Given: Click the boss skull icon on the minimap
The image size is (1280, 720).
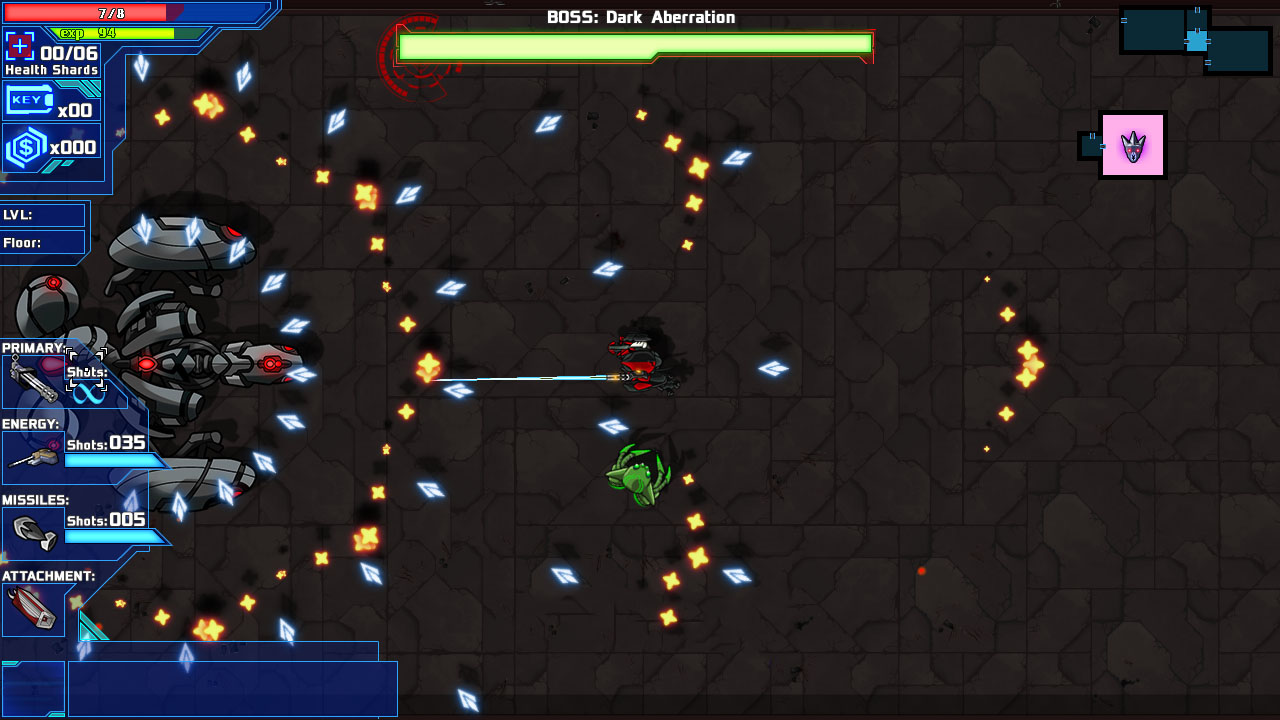Looking at the screenshot, I should (x=1133, y=145).
